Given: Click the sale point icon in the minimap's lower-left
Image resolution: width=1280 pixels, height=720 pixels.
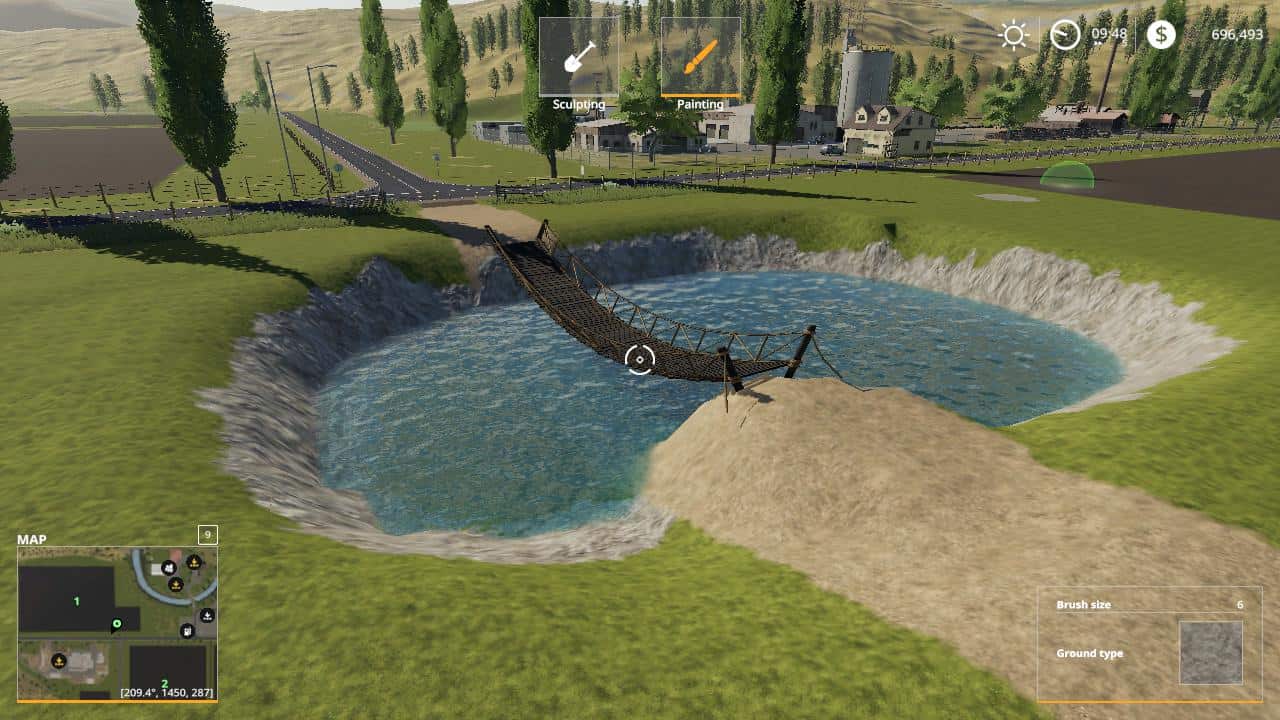Looking at the screenshot, I should (58, 661).
